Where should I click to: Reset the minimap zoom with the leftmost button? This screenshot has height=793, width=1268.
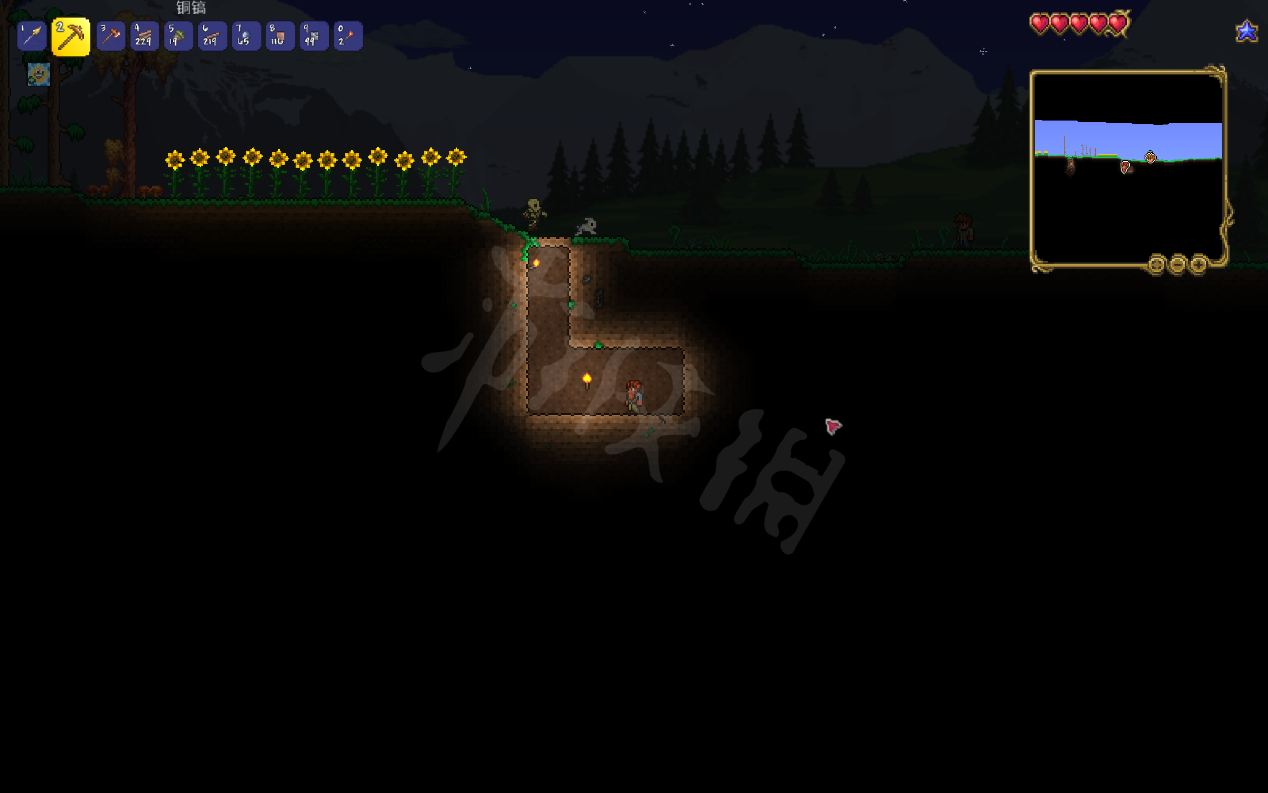tap(1156, 265)
